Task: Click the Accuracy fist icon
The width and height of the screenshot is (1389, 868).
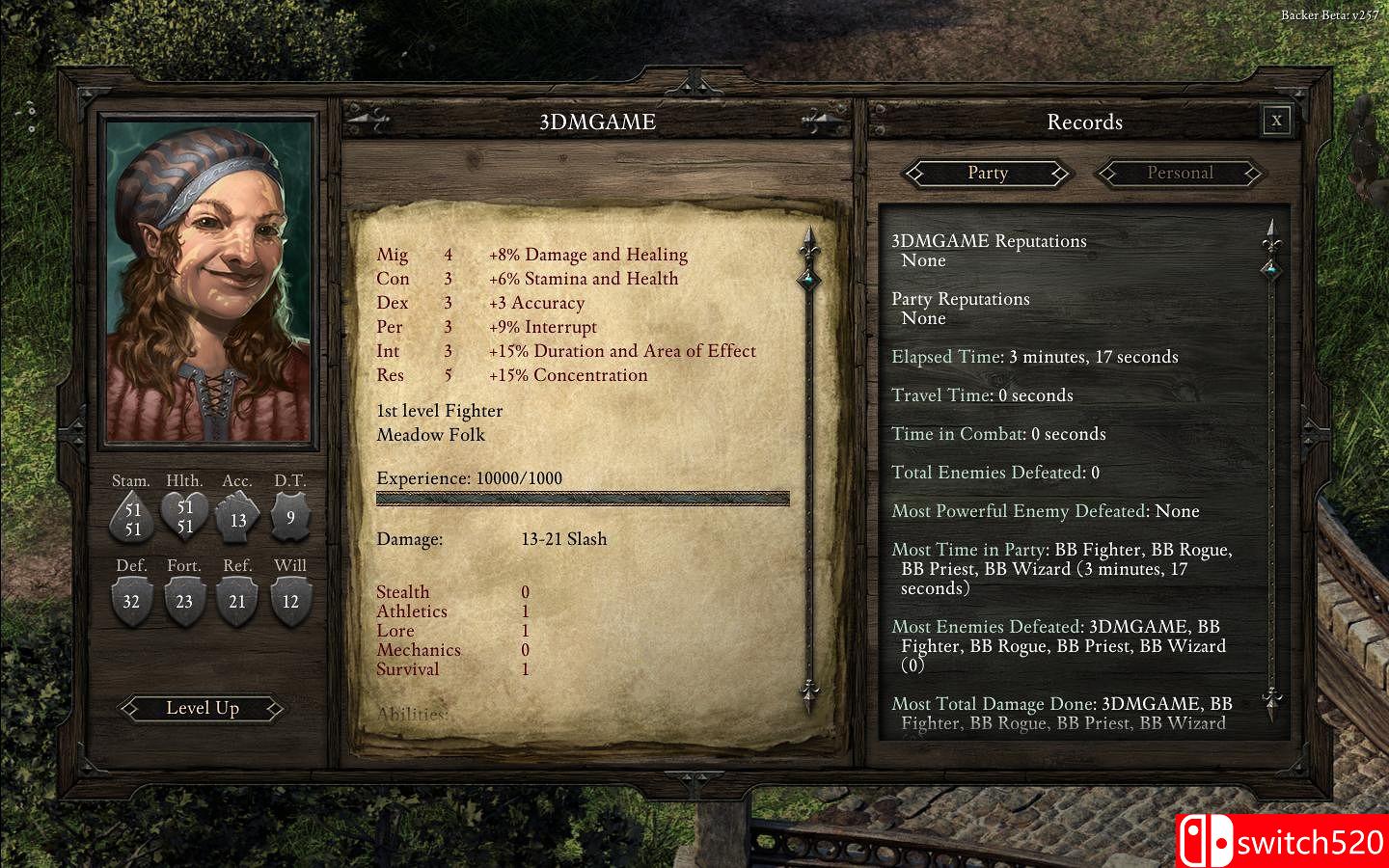Action: point(237,516)
